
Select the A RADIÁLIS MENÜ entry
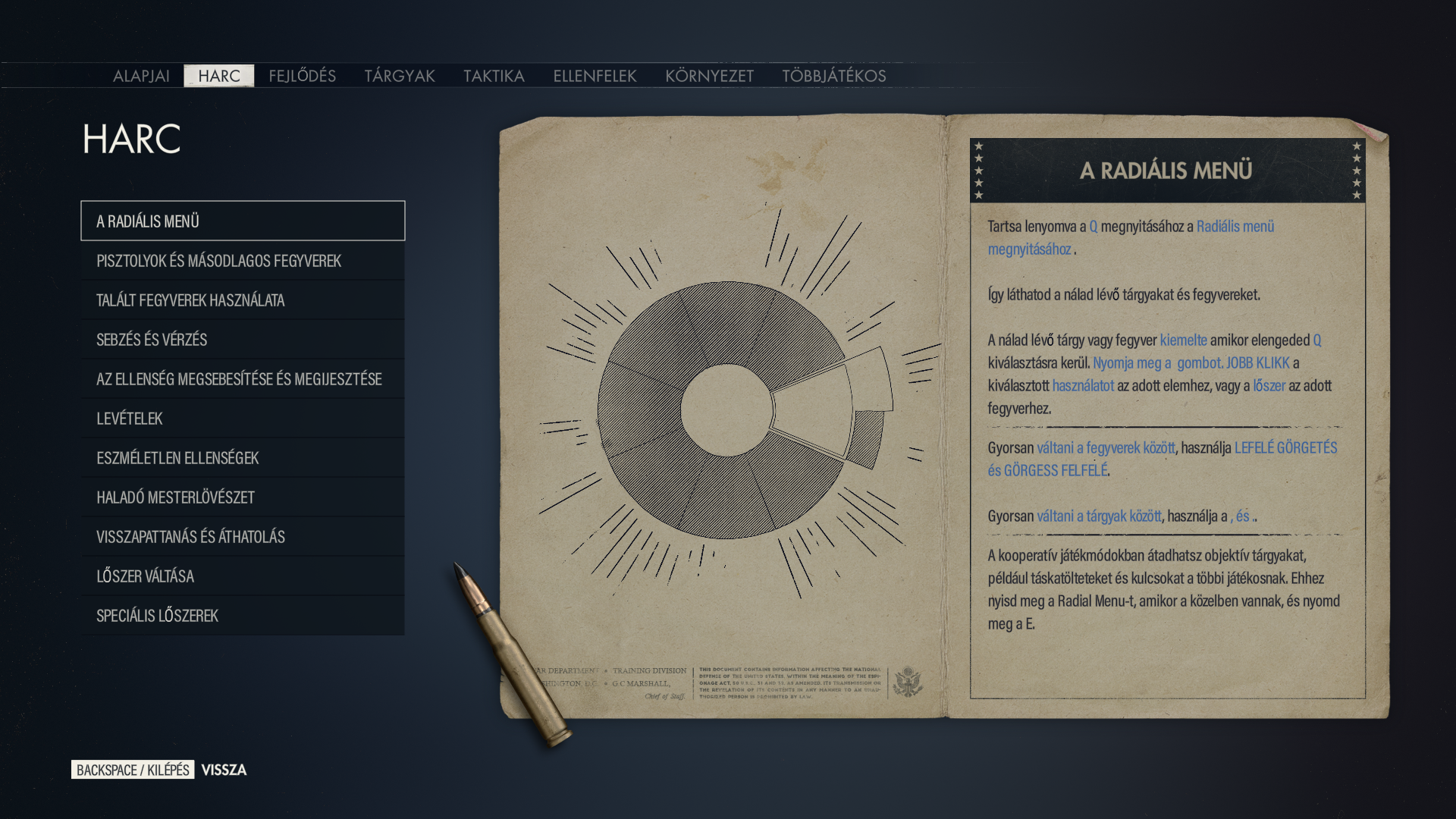pos(243,221)
